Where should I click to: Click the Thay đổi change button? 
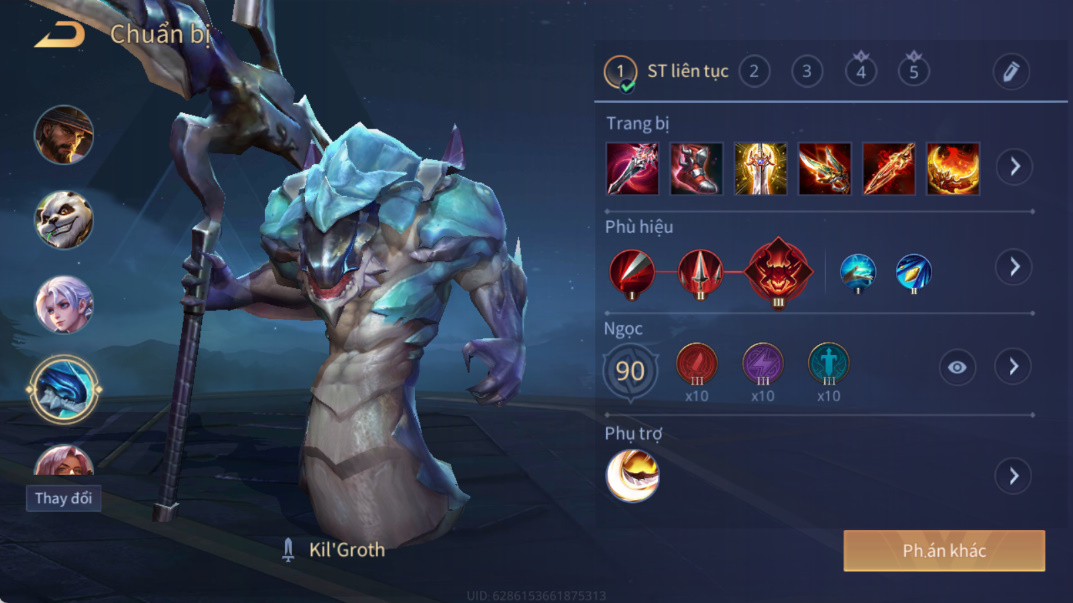(64, 498)
